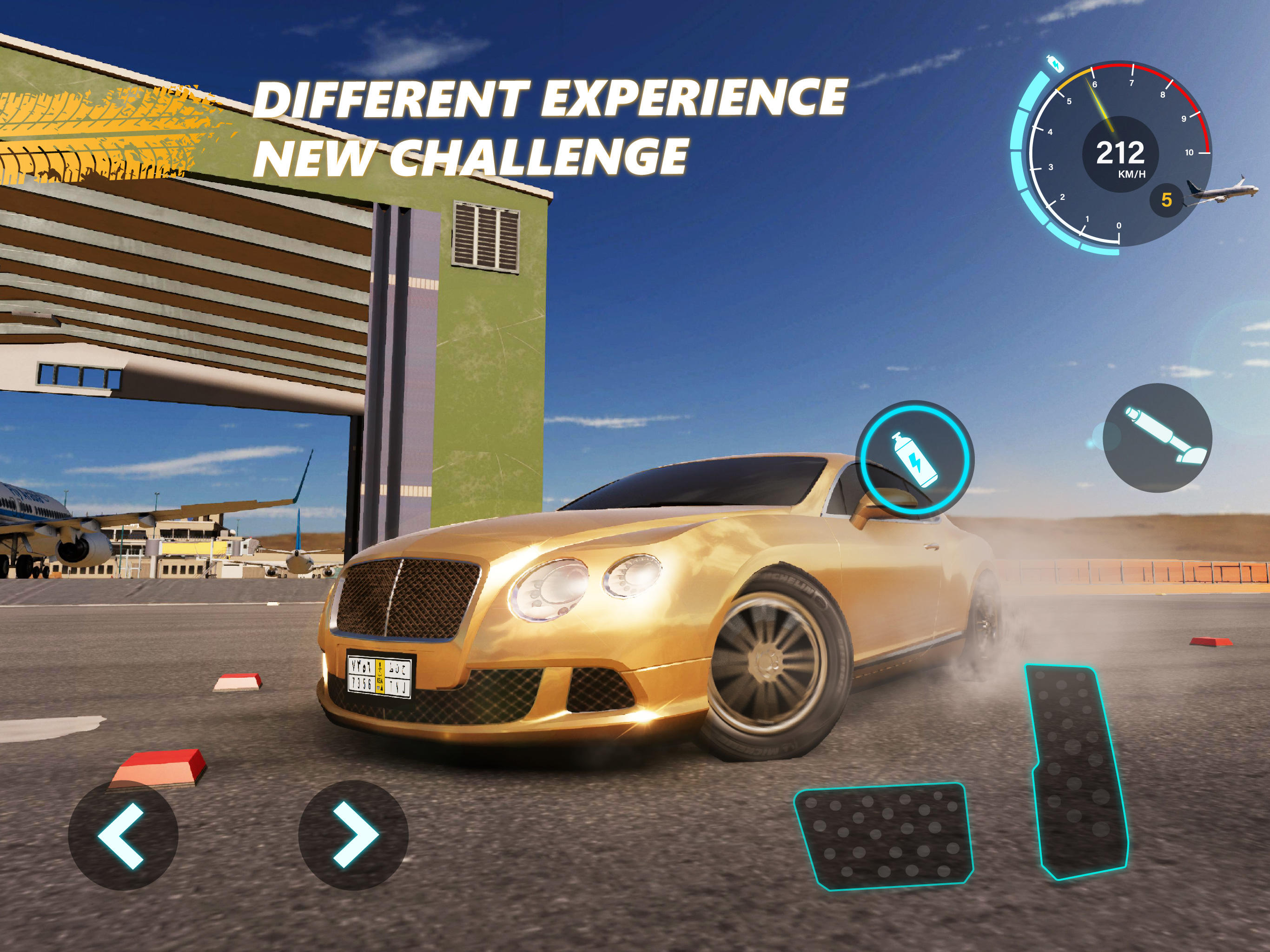
Task: Tap the battery icon above the tachometer
Action: (1055, 63)
